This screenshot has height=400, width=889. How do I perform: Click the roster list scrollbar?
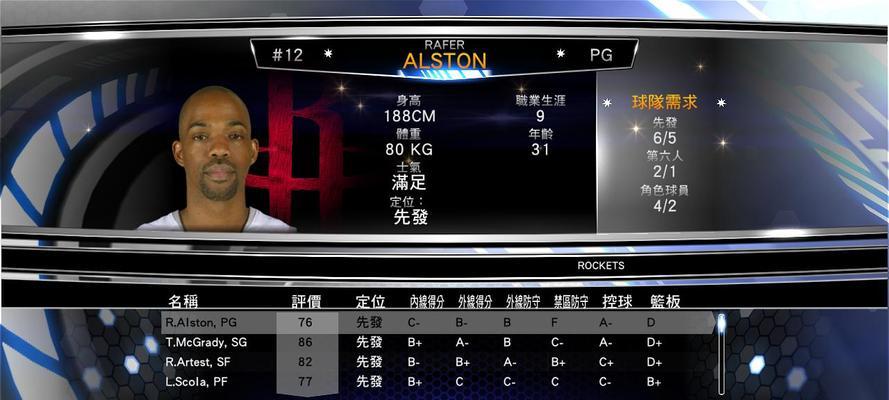click(x=721, y=354)
